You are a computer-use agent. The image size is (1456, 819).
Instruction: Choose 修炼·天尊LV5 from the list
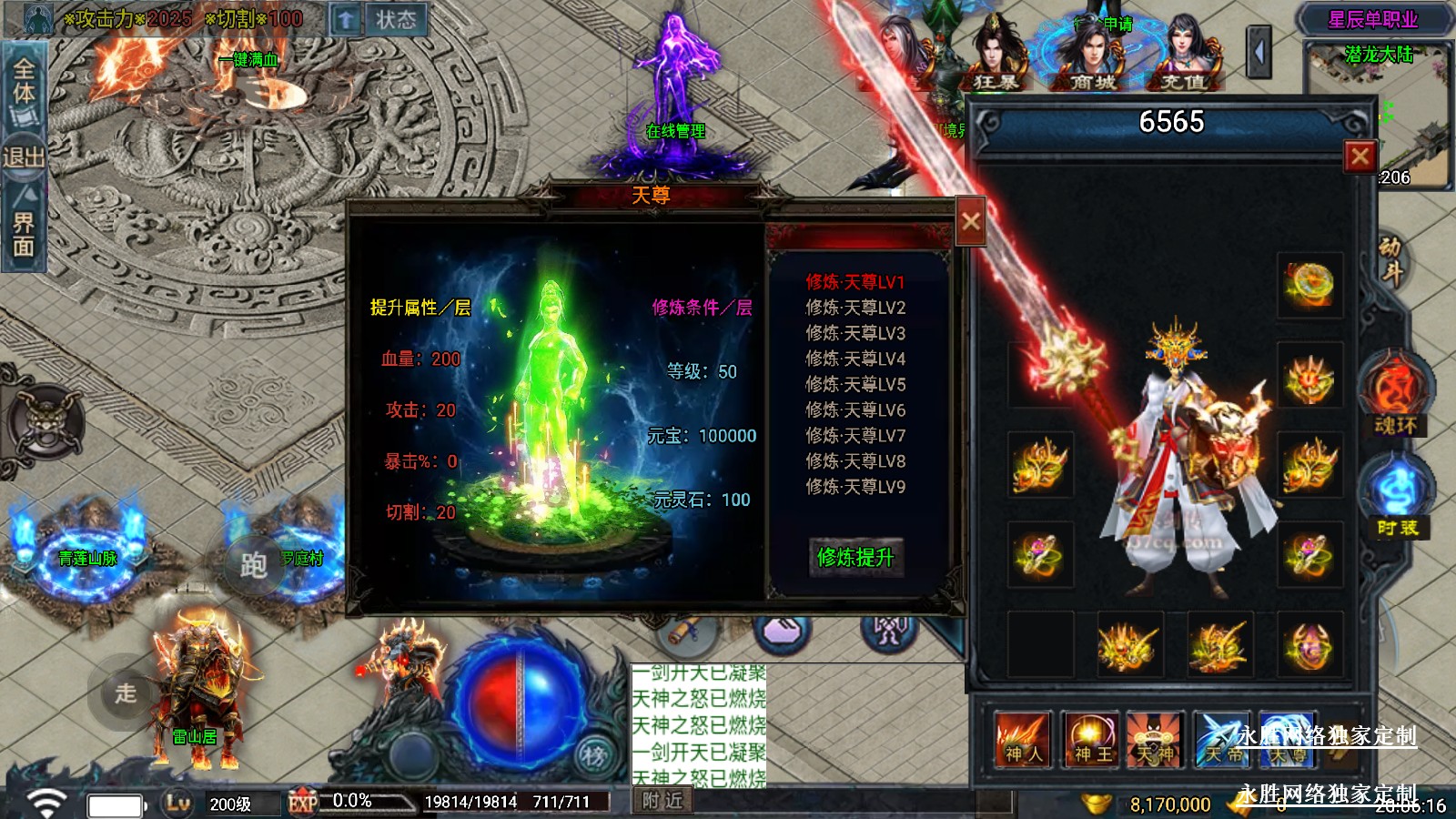pyautogui.click(x=854, y=384)
